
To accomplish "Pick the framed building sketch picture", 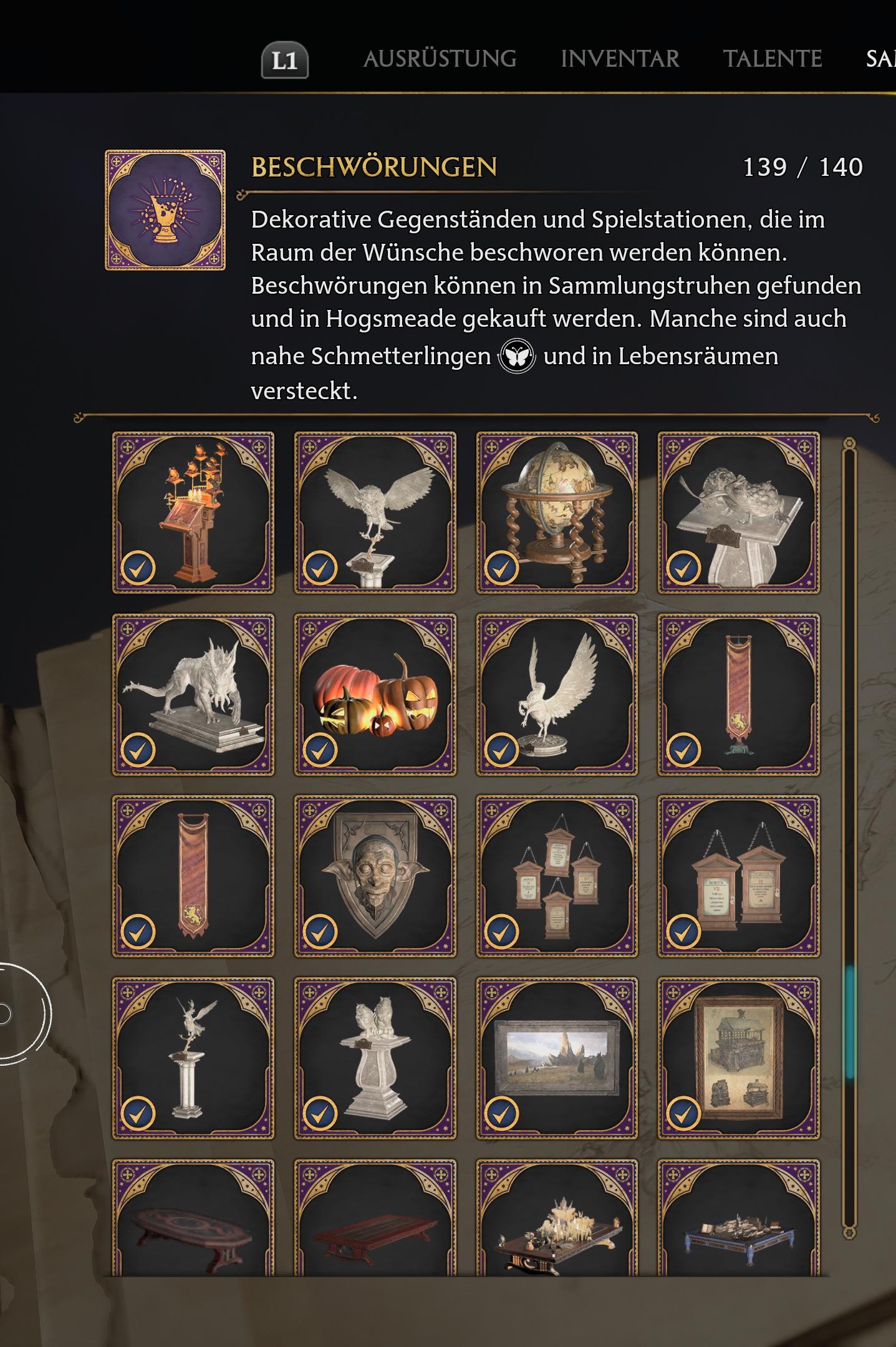I will tap(739, 1058).
